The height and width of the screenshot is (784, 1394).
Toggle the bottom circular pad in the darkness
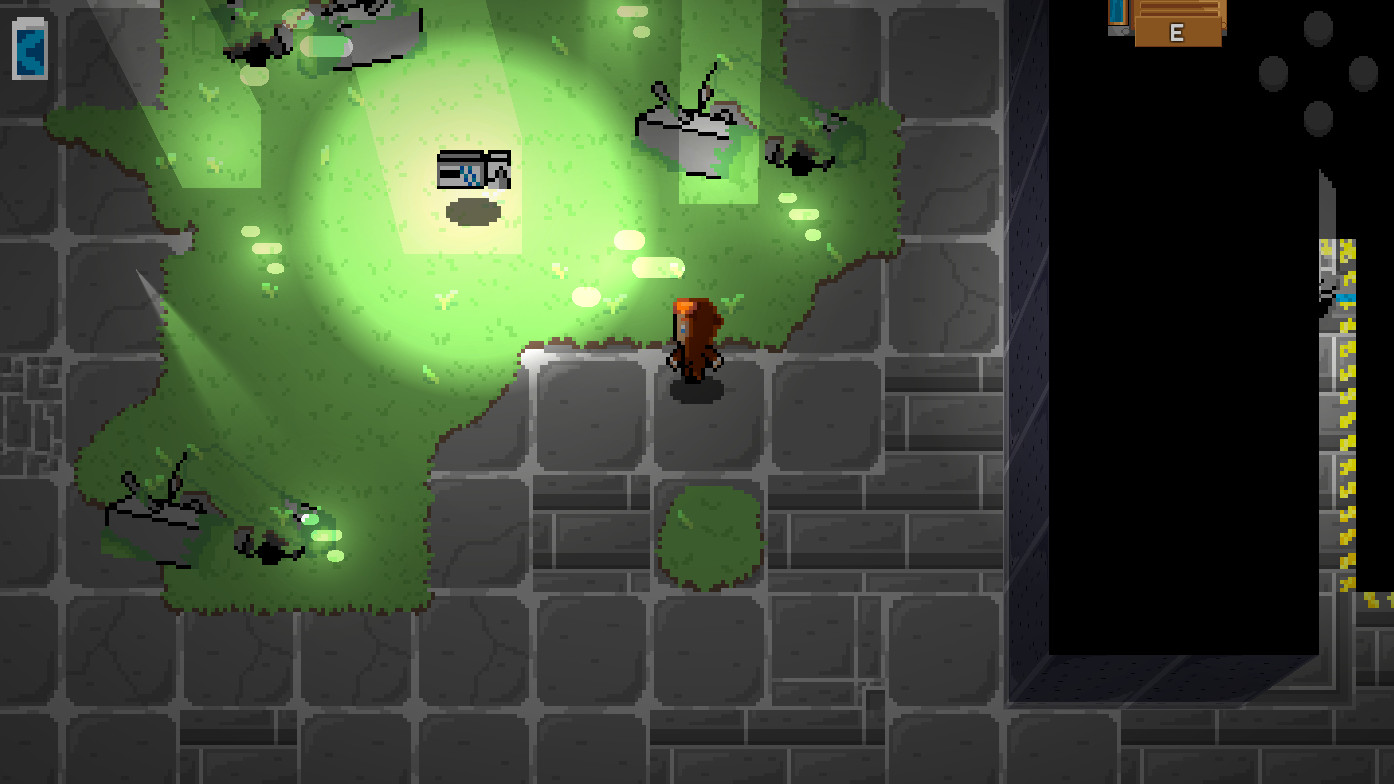(x=1317, y=117)
